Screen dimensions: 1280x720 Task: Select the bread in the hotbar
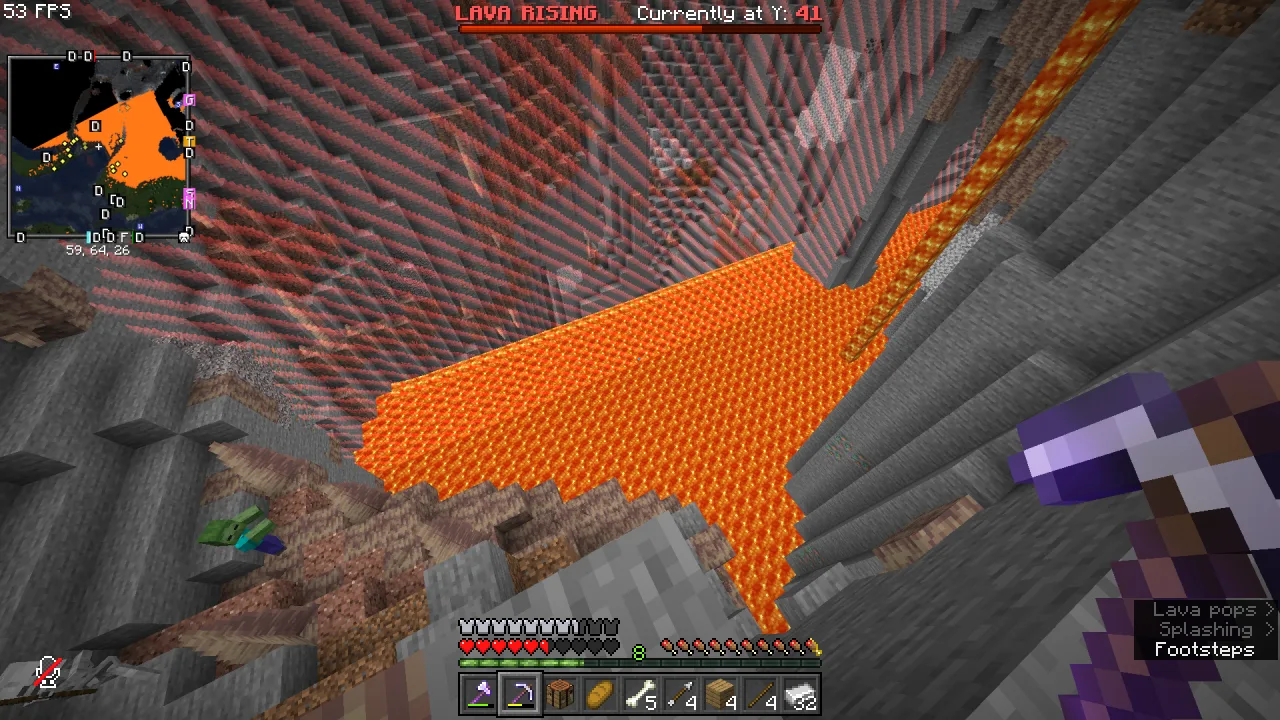[600, 694]
